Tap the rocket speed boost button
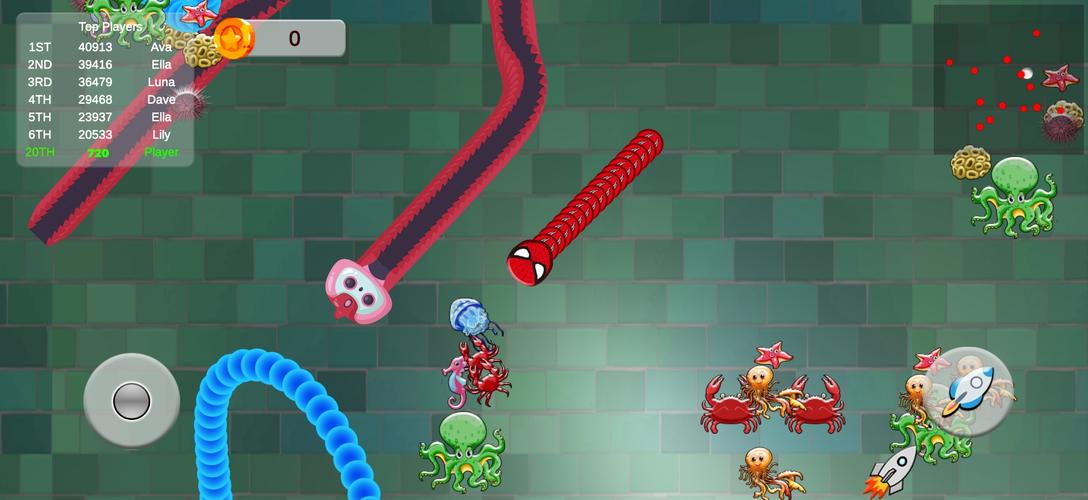This screenshot has width=1088, height=500. [969, 391]
